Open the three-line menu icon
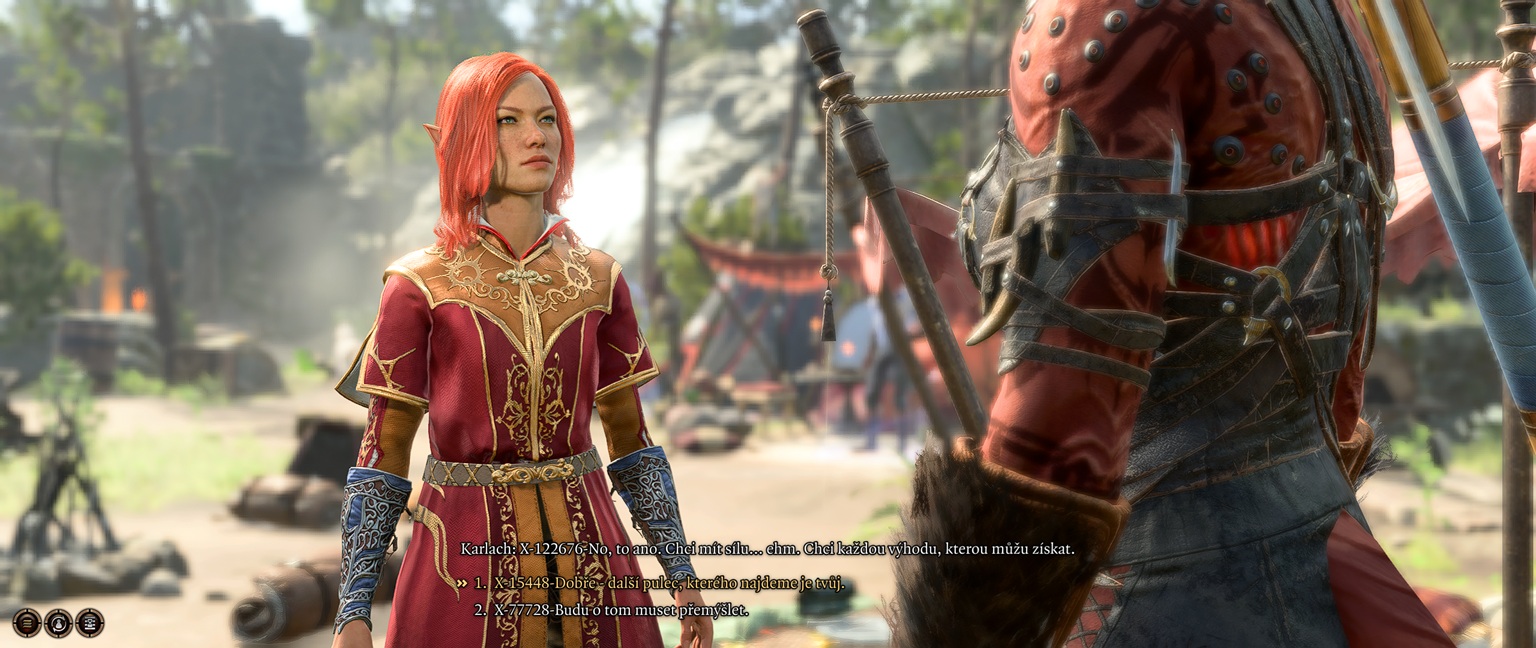Image resolution: width=1536 pixels, height=648 pixels. pyautogui.click(x=27, y=622)
